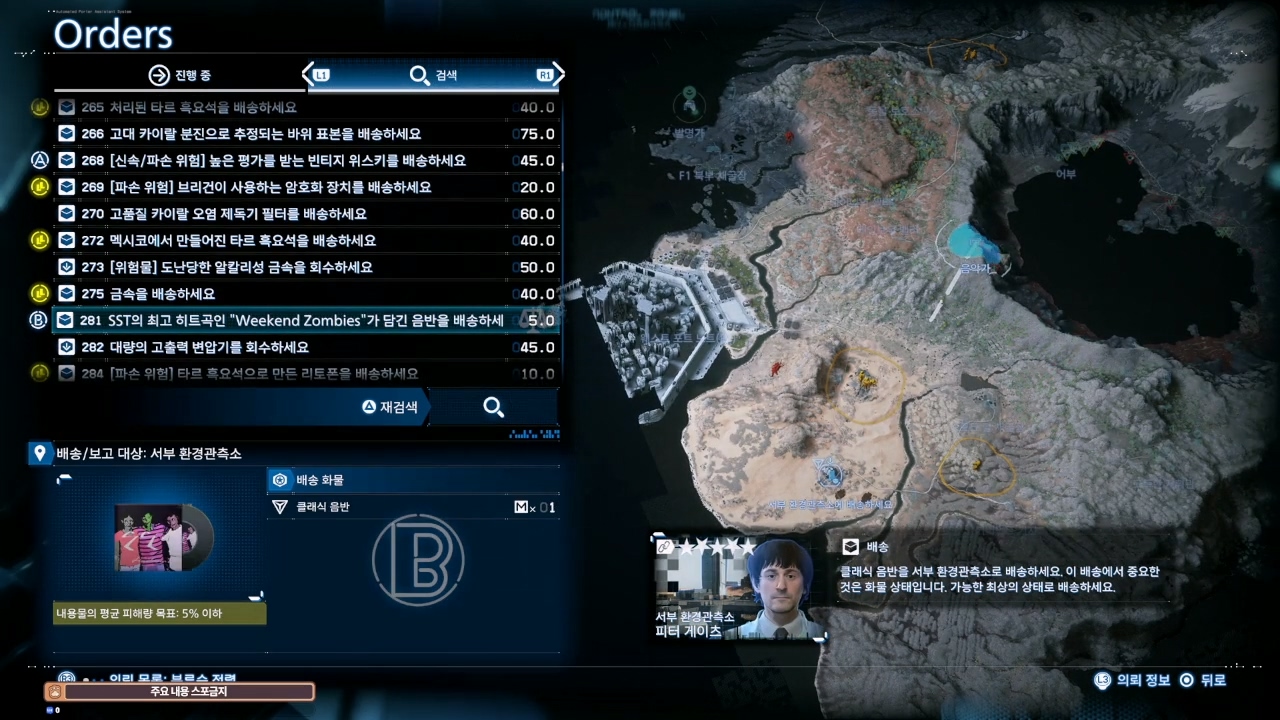This screenshot has height=720, width=1280.
Task: Go back with the 뒤로 button
Action: pos(1203,680)
